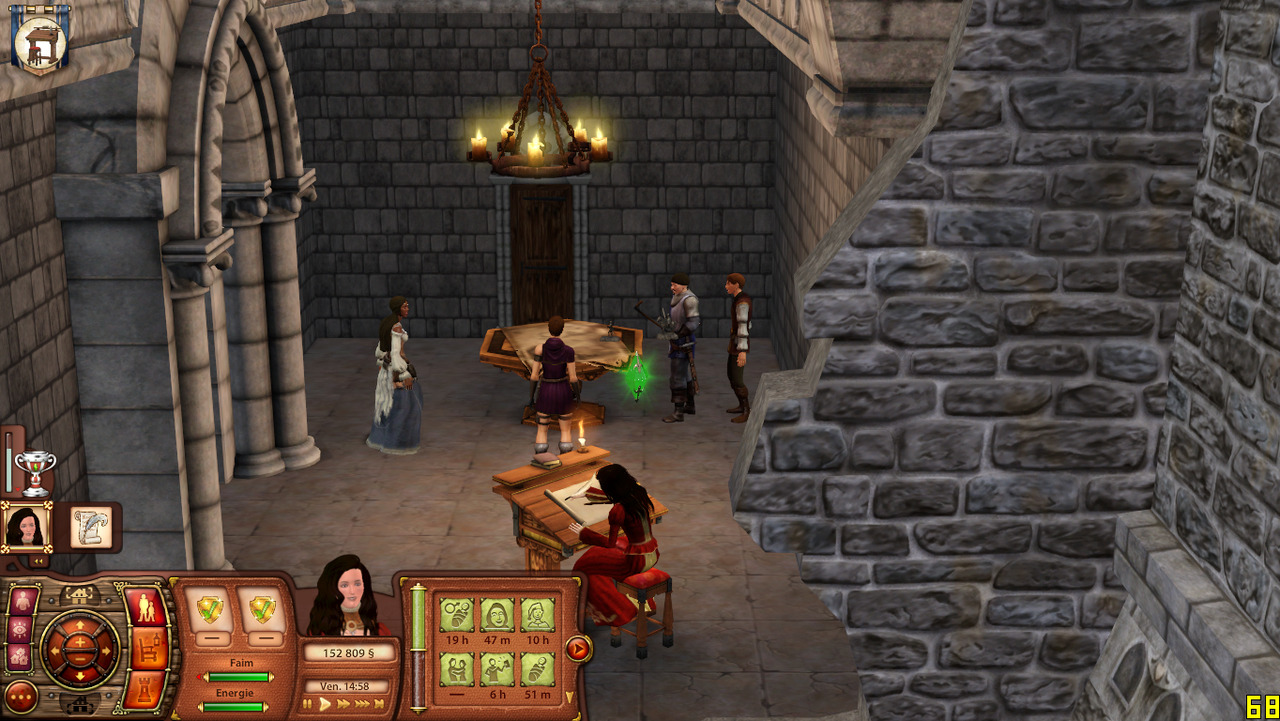The height and width of the screenshot is (721, 1280).
Task: Switch to the furnish mode chair tab
Action: coord(149,649)
